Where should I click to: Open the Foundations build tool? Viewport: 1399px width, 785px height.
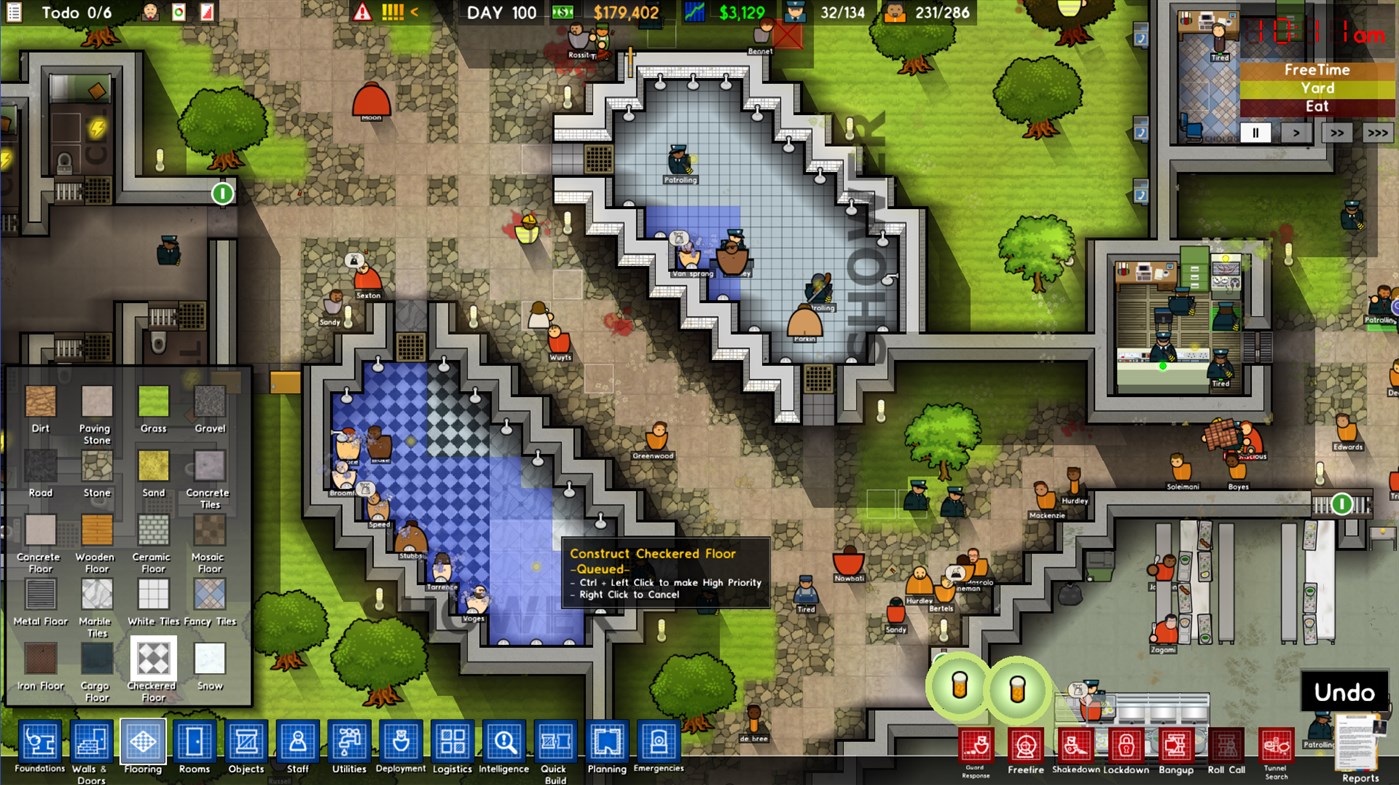(39, 742)
